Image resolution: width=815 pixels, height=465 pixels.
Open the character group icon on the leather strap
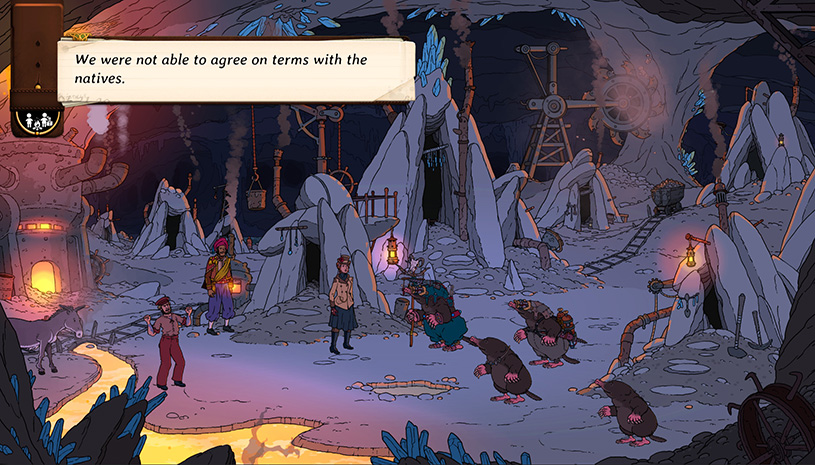[37, 122]
